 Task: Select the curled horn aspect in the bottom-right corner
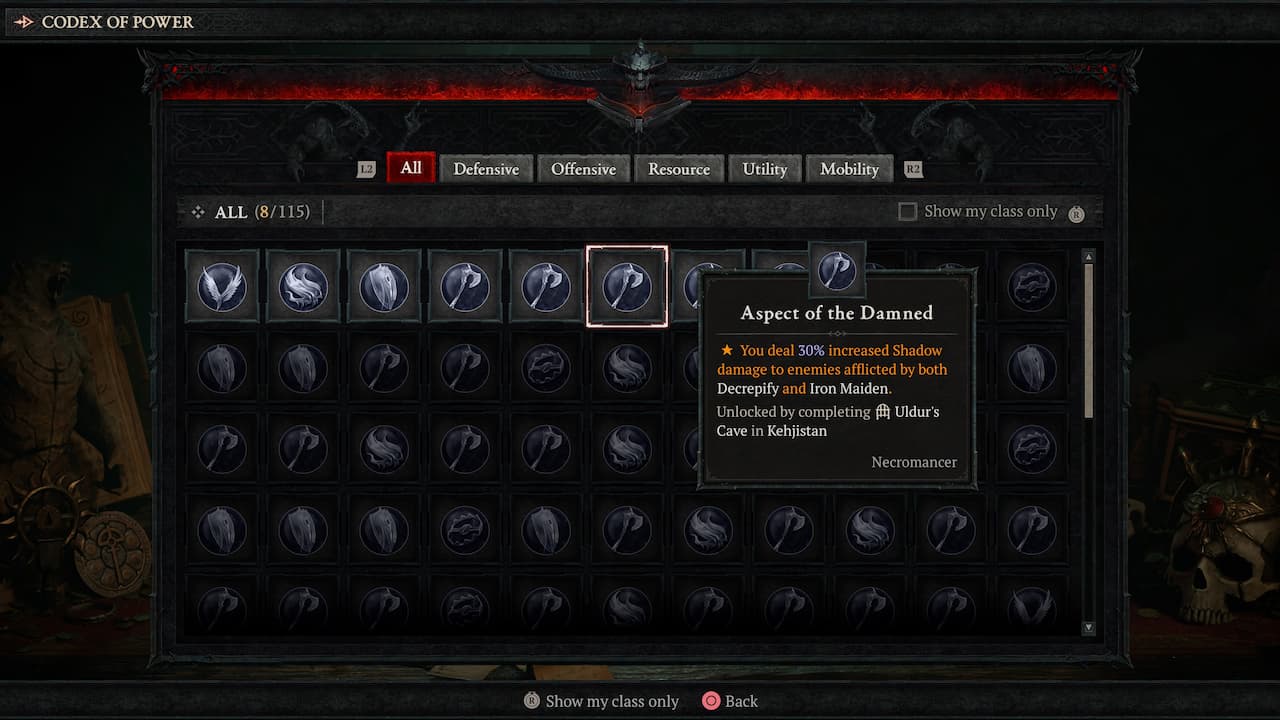(x=1032, y=610)
